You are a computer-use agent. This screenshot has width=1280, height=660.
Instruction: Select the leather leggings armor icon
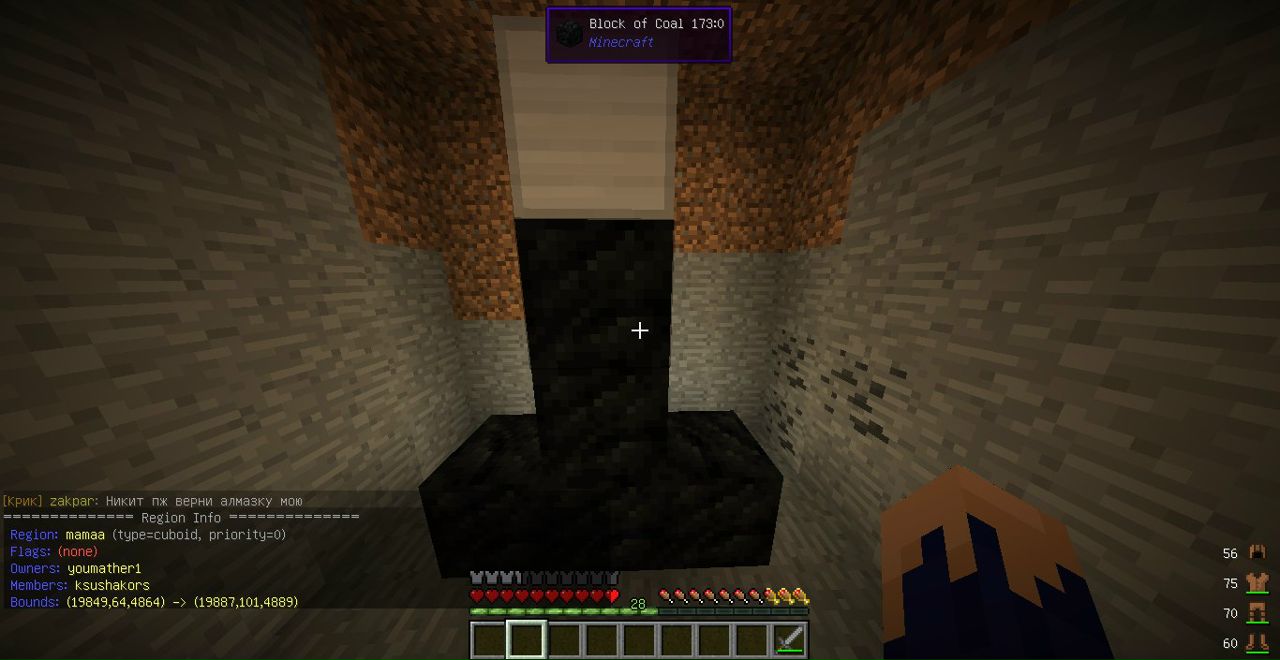[1257, 612]
